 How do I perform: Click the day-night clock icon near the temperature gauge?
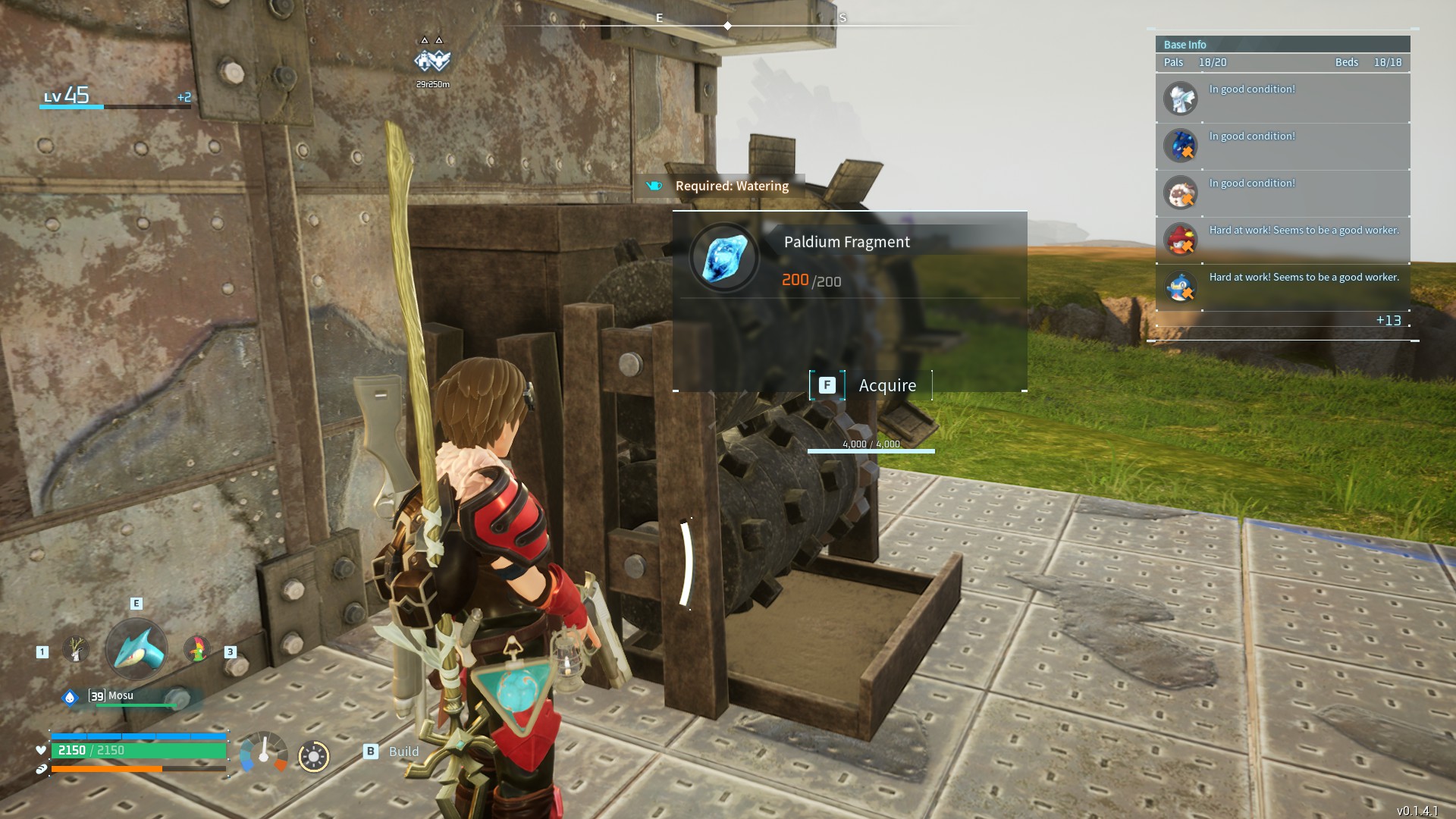[314, 756]
